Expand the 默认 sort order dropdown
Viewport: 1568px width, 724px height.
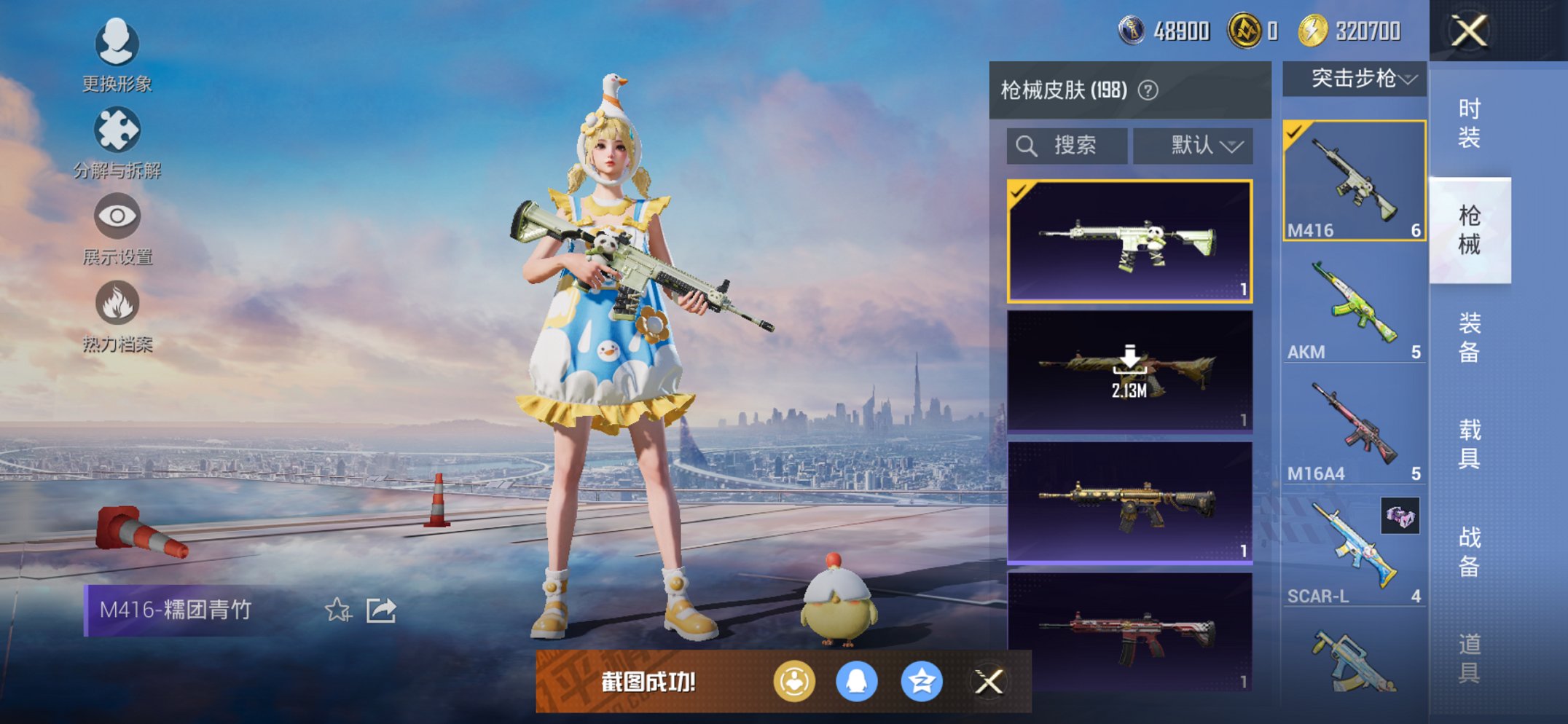[x=1192, y=144]
